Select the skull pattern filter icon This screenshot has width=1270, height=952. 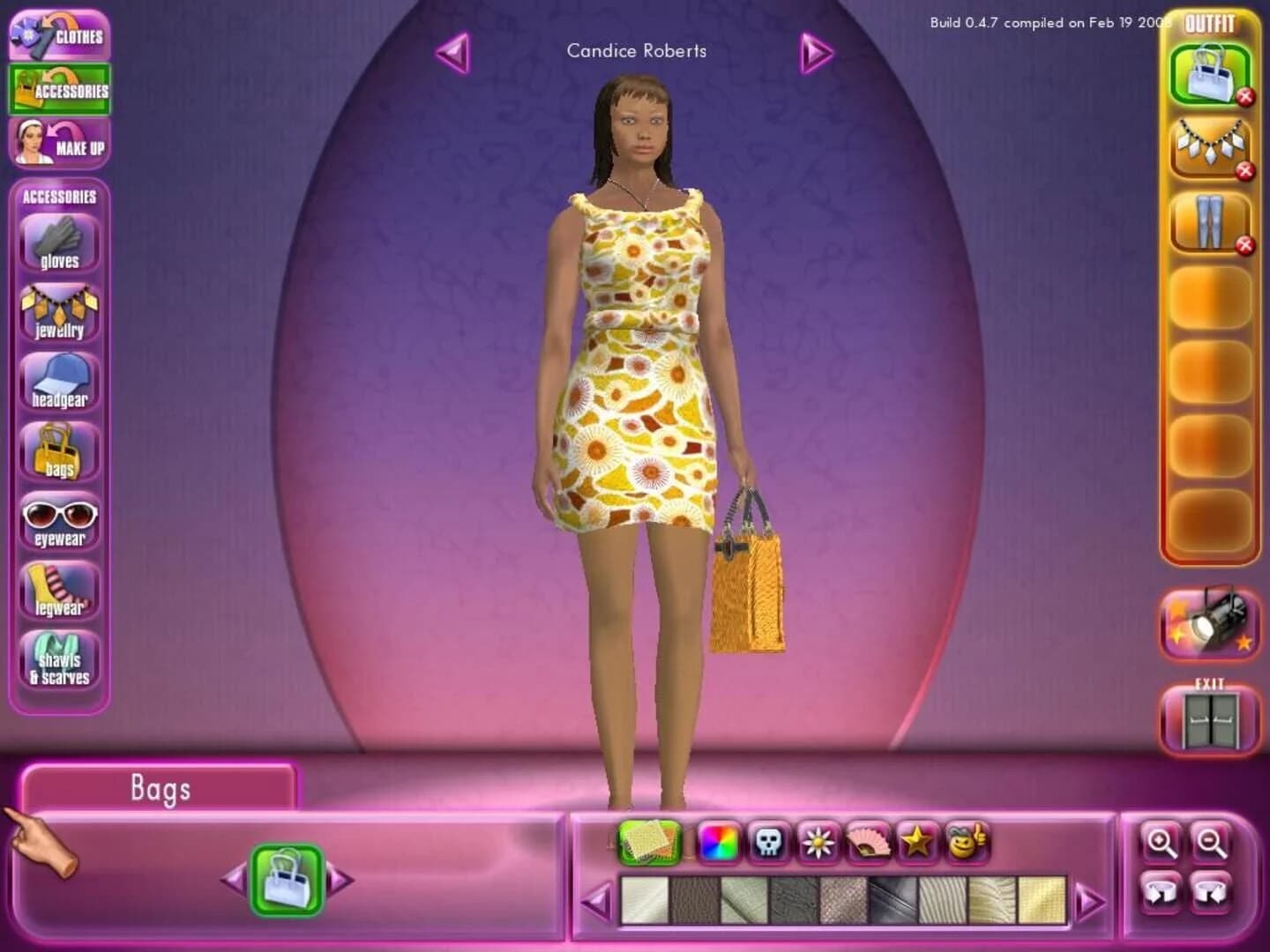tap(768, 843)
